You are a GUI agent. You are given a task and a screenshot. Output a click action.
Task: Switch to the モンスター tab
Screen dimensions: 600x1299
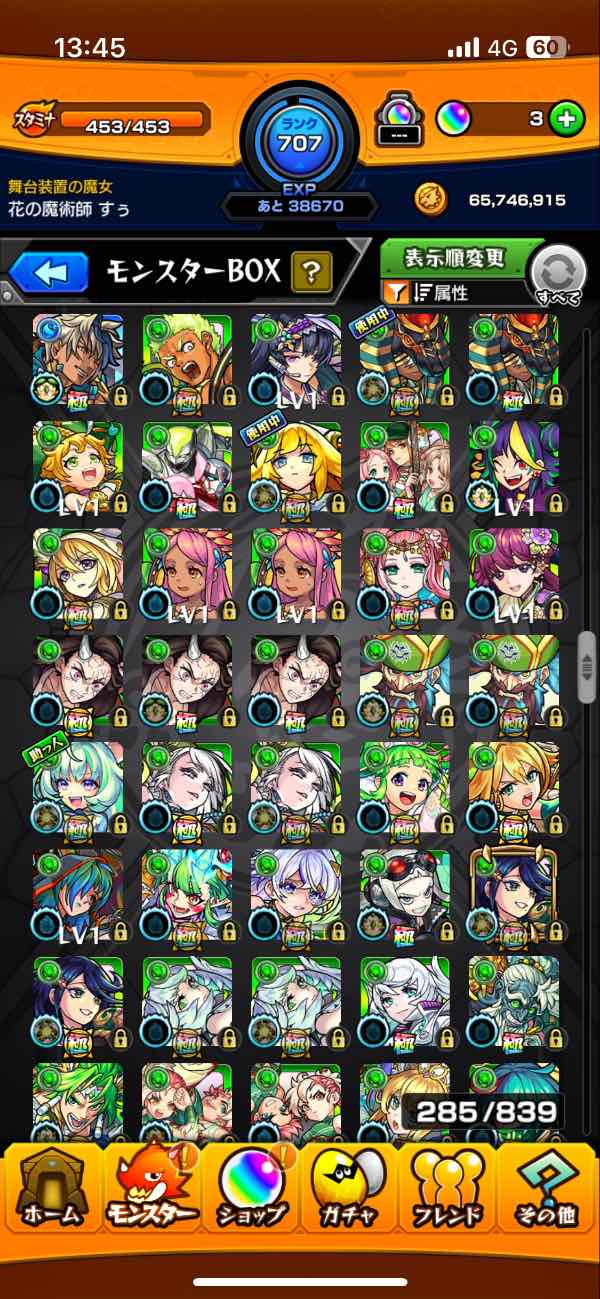click(x=153, y=1191)
